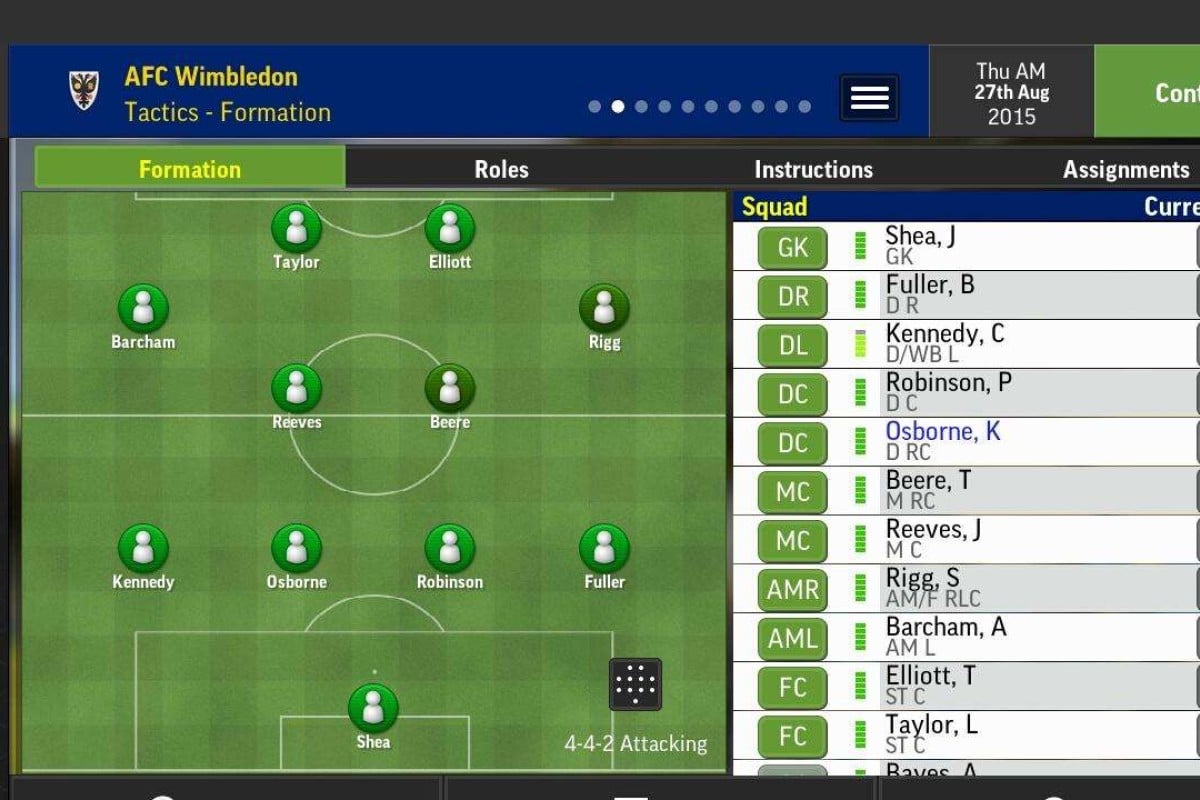
Task: Select the AML position button
Action: click(x=792, y=638)
